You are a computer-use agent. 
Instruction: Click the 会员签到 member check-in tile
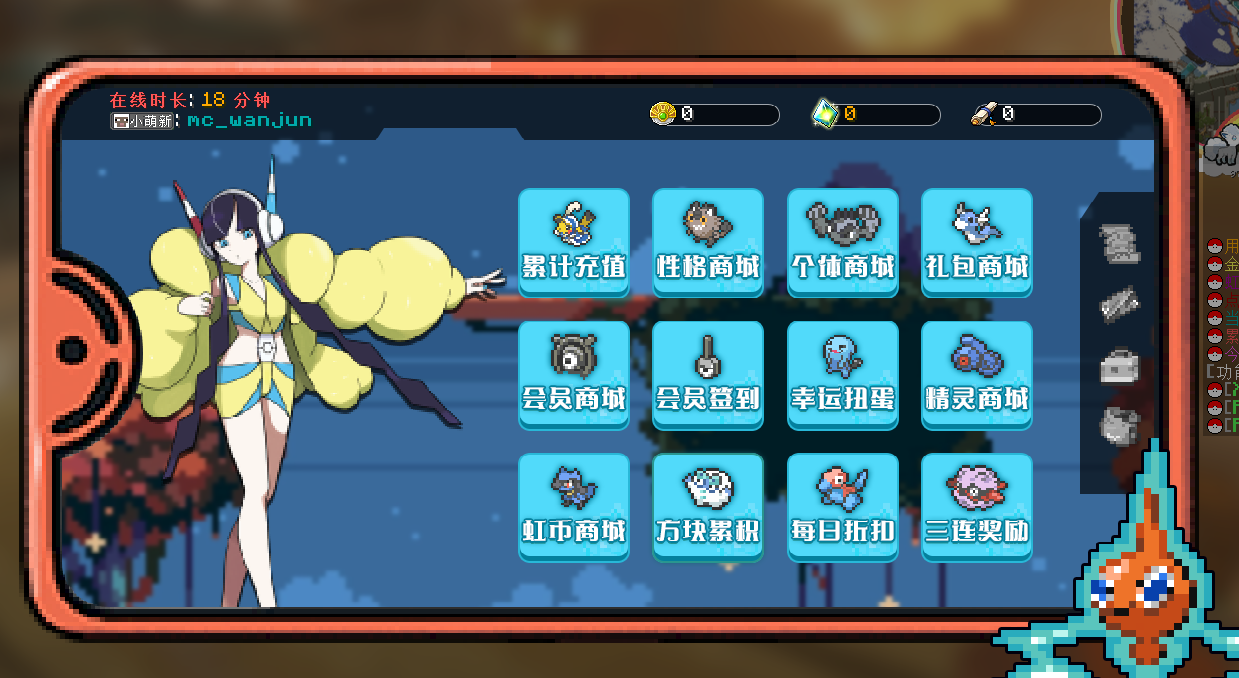pyautogui.click(x=708, y=375)
